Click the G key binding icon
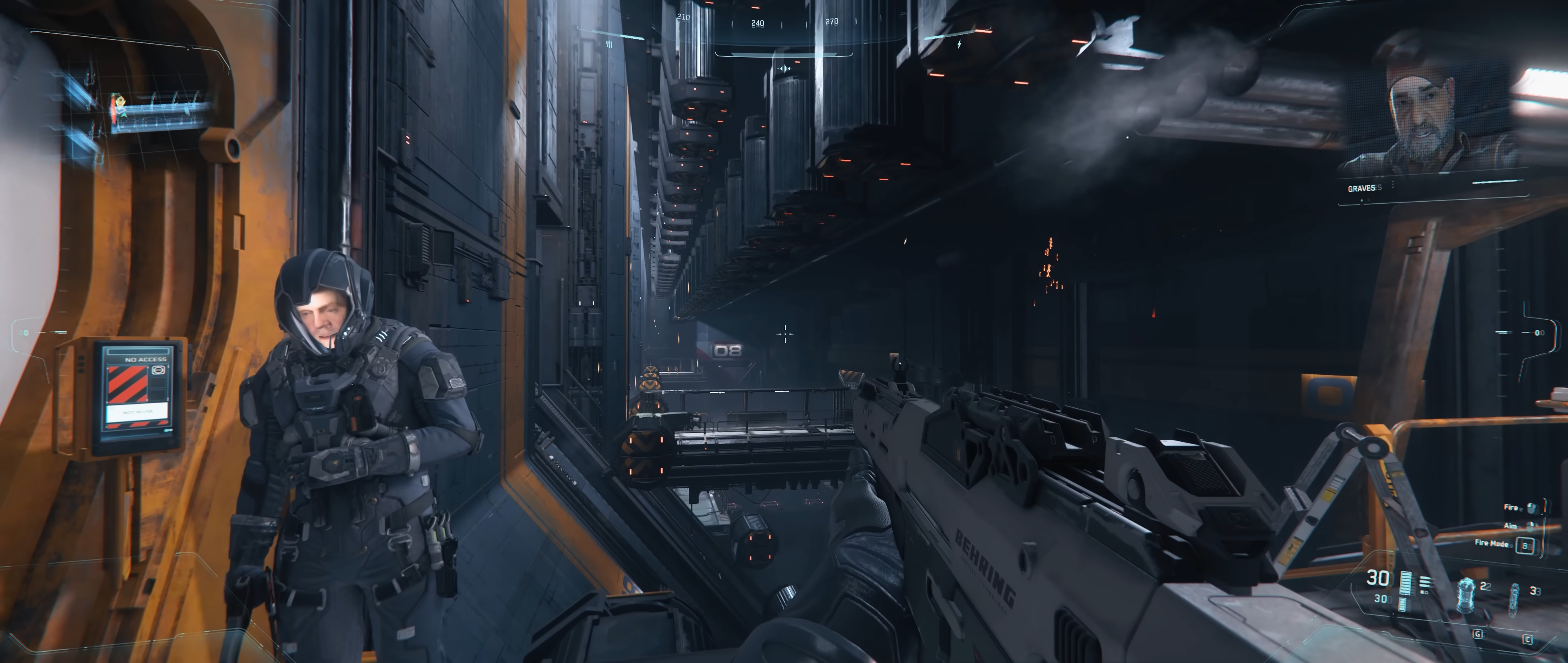The image size is (1568, 663). [1478, 634]
